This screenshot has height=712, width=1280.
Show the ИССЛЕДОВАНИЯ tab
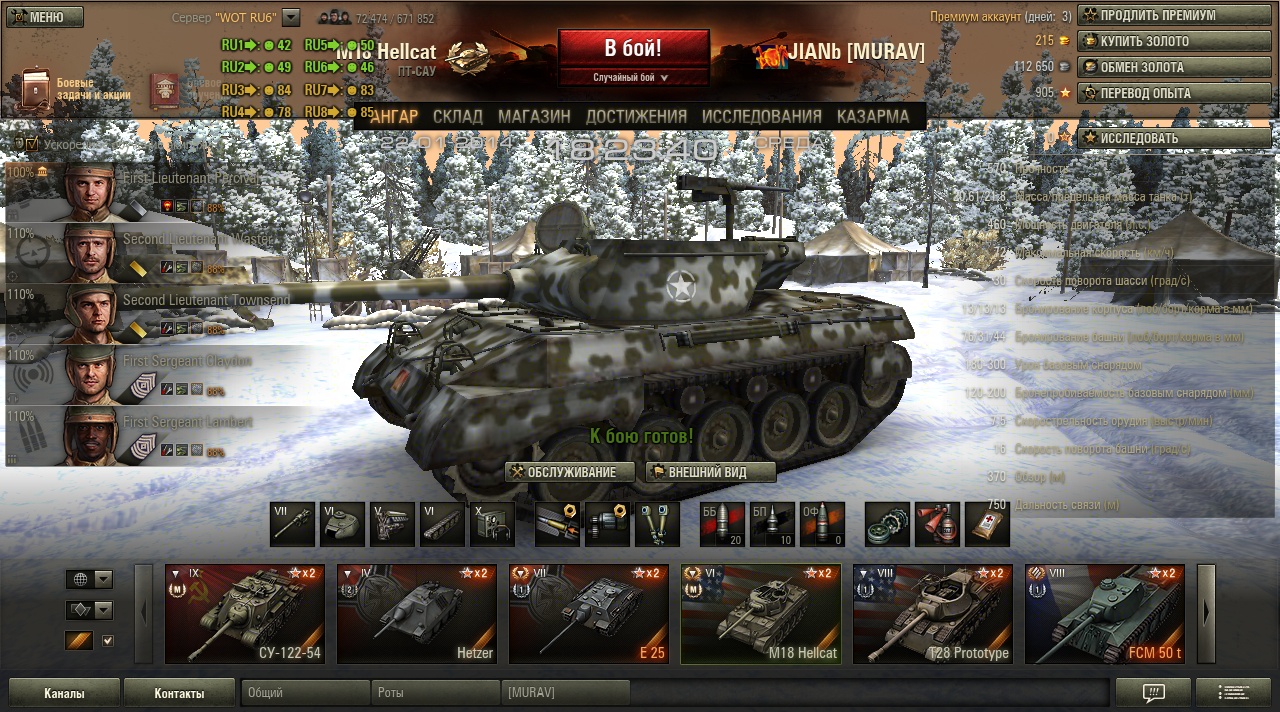tap(761, 116)
